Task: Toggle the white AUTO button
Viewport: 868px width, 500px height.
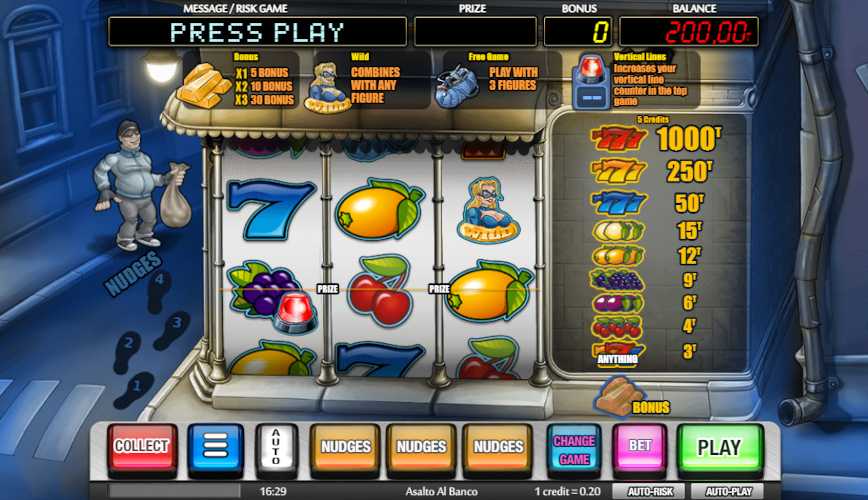Action: [276, 447]
